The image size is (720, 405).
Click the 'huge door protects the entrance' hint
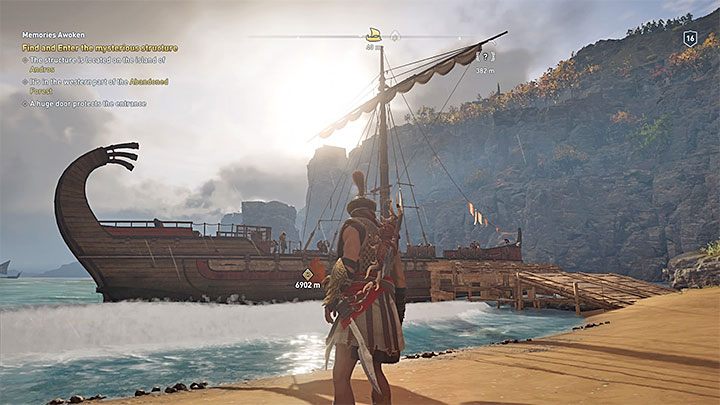coord(88,103)
